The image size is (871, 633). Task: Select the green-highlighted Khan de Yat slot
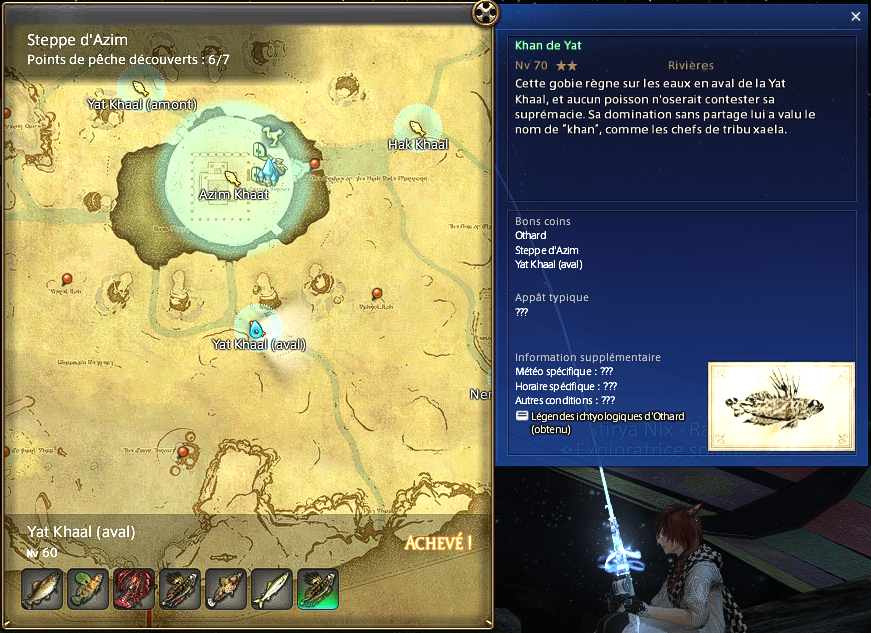318,589
